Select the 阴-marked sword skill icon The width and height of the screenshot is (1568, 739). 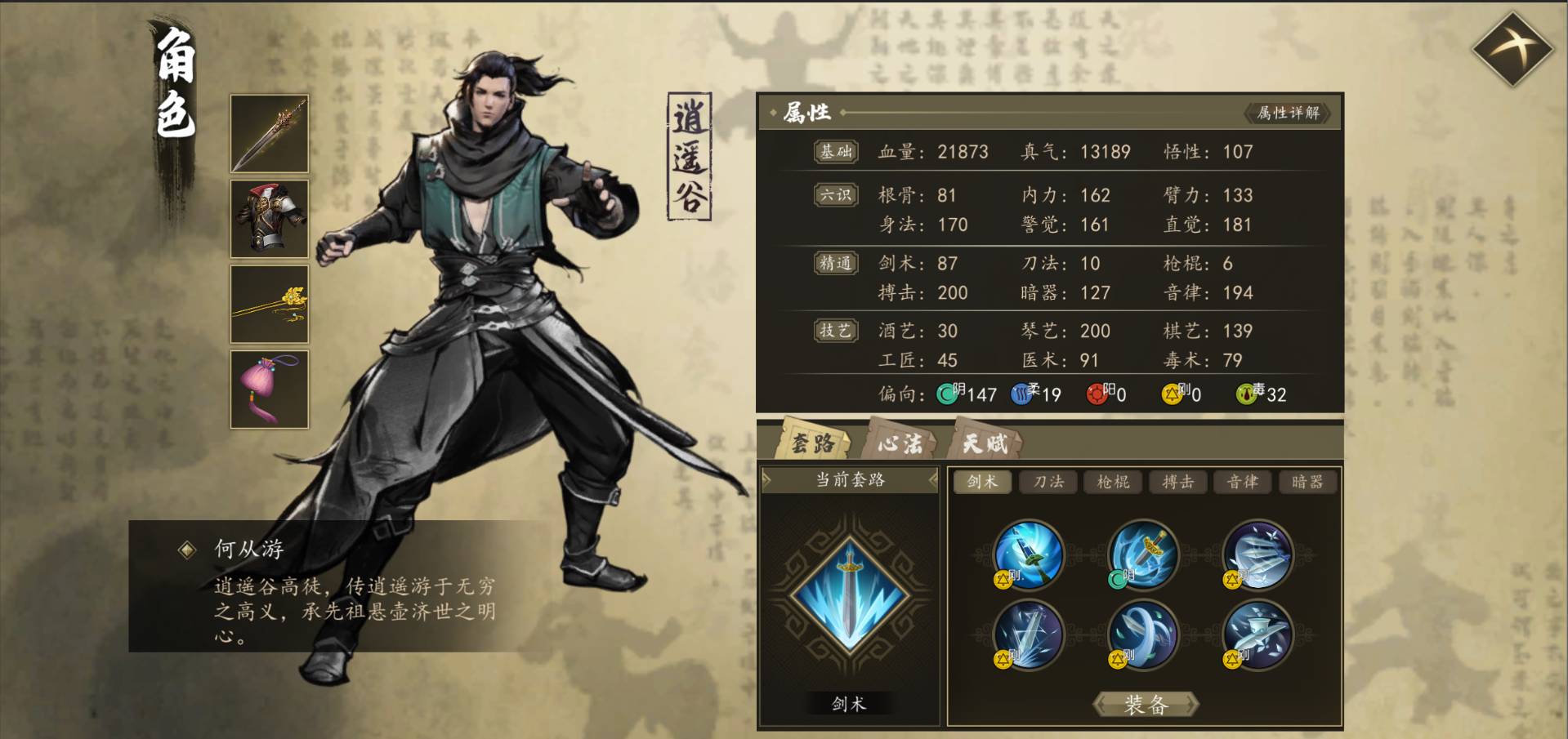click(x=1144, y=557)
